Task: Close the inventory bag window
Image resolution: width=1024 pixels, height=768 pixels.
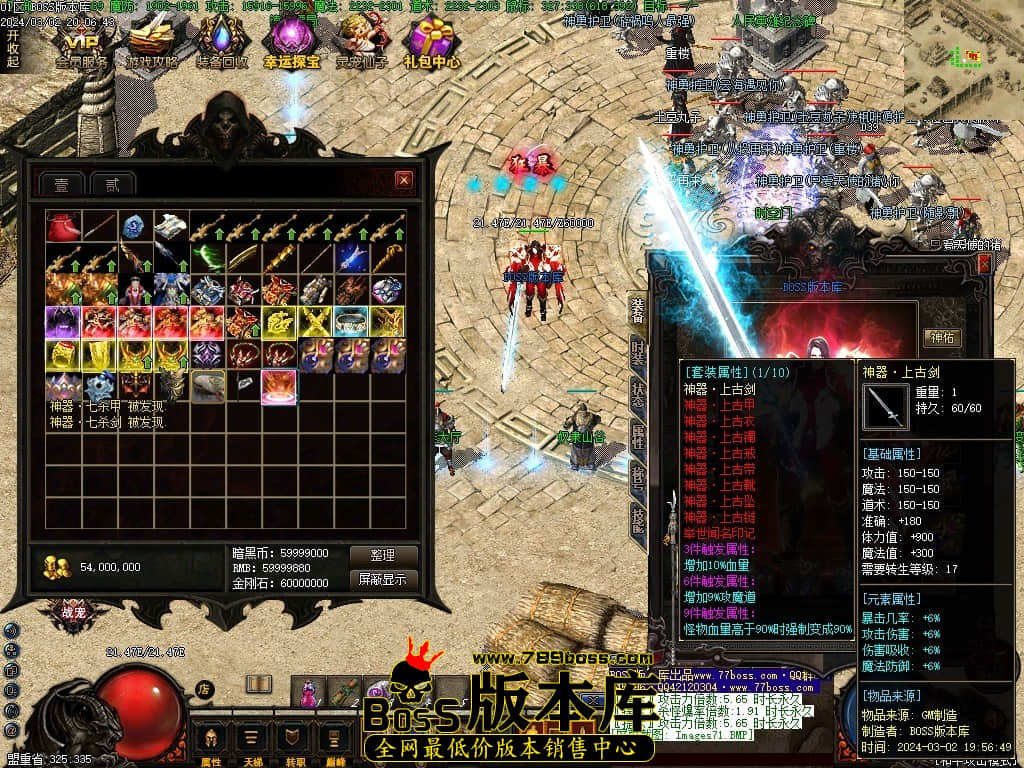Action: coord(403,180)
